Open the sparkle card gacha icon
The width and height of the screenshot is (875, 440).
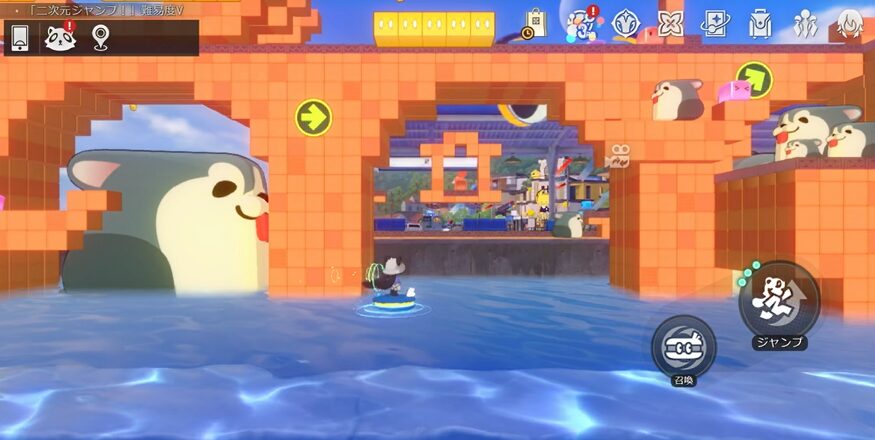[715, 23]
